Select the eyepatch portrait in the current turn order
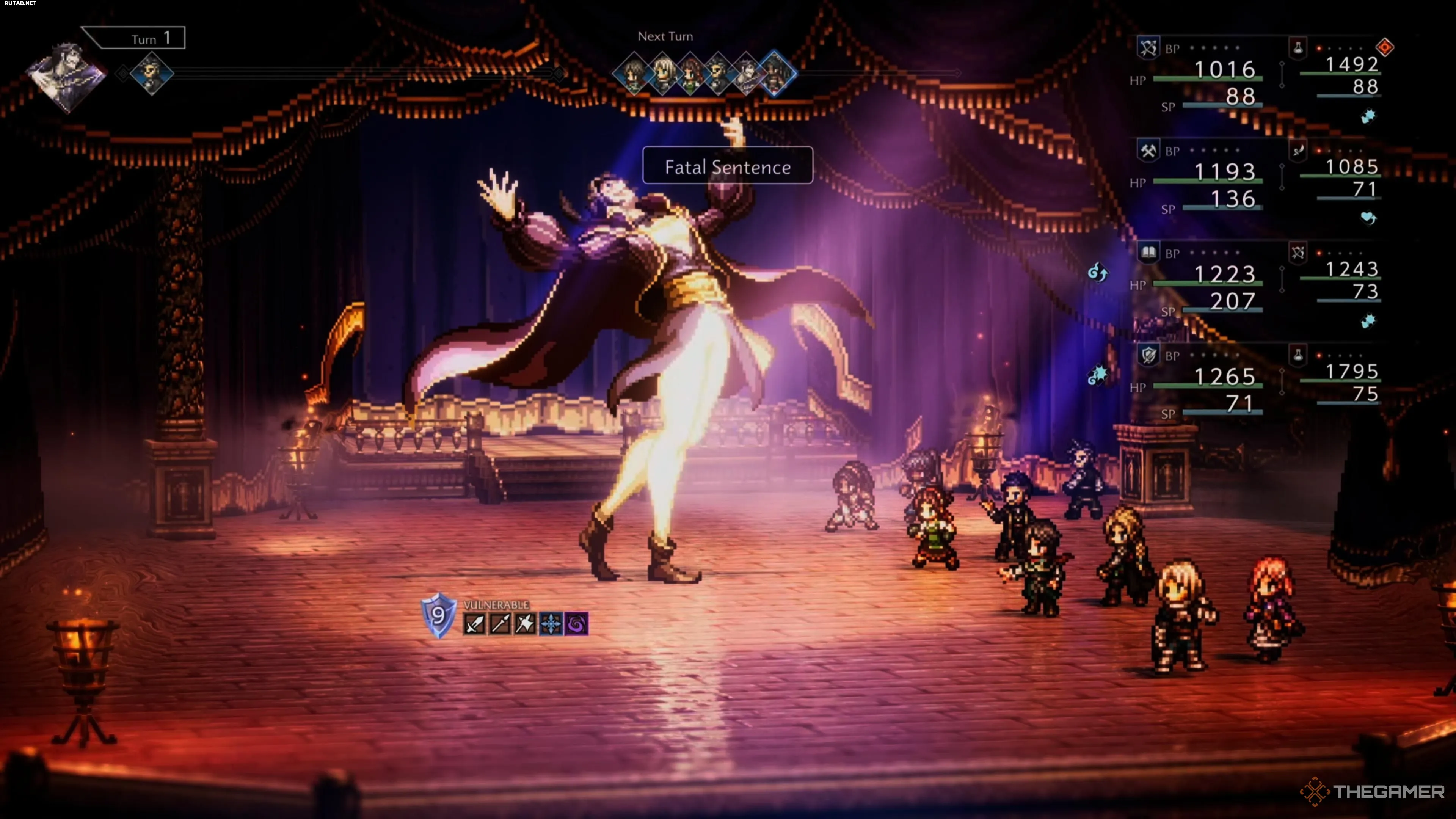 152,74
